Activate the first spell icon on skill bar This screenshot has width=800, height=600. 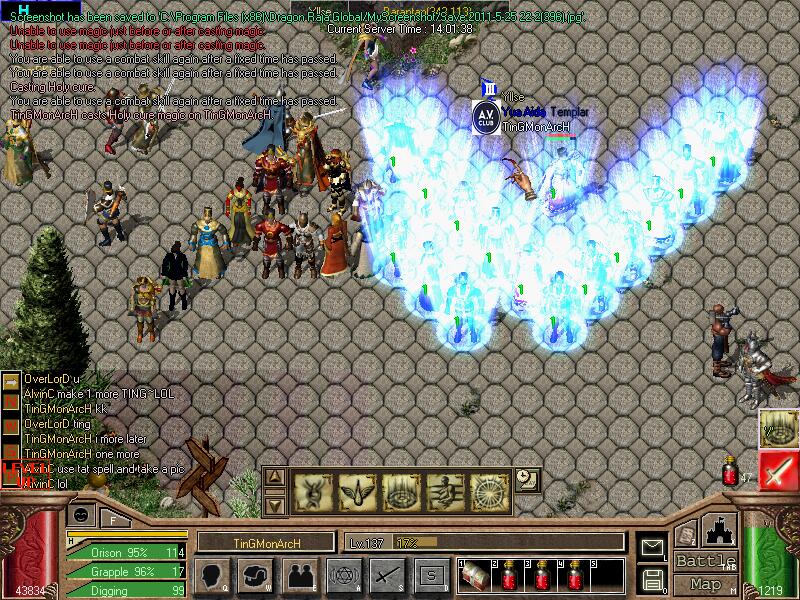click(x=312, y=492)
